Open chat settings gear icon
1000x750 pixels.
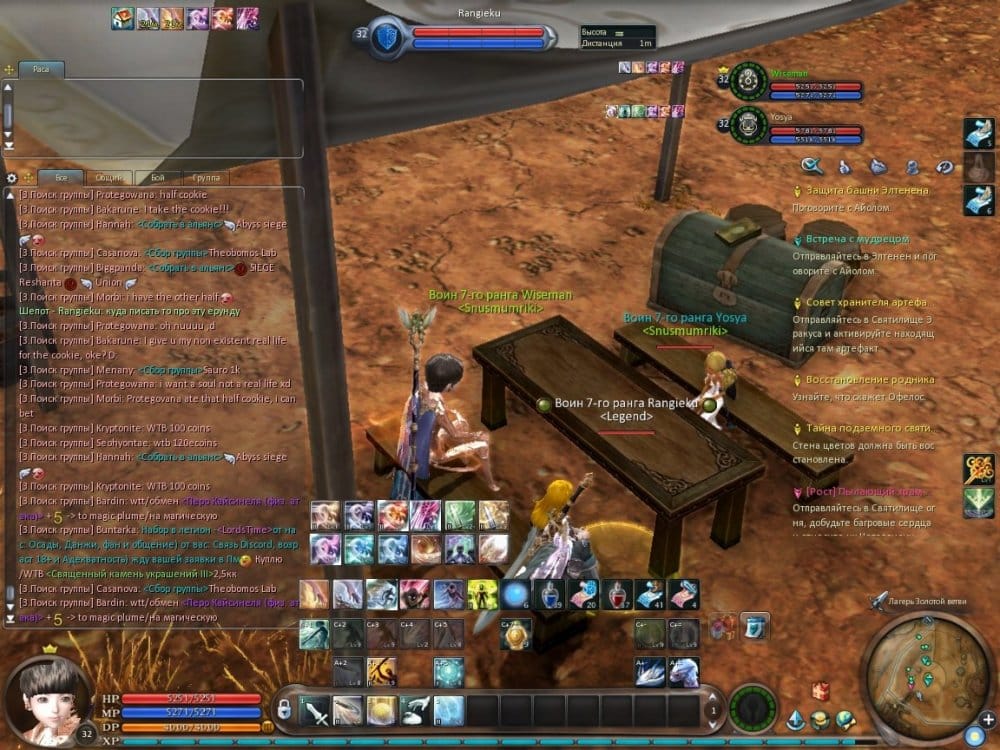click(12, 177)
